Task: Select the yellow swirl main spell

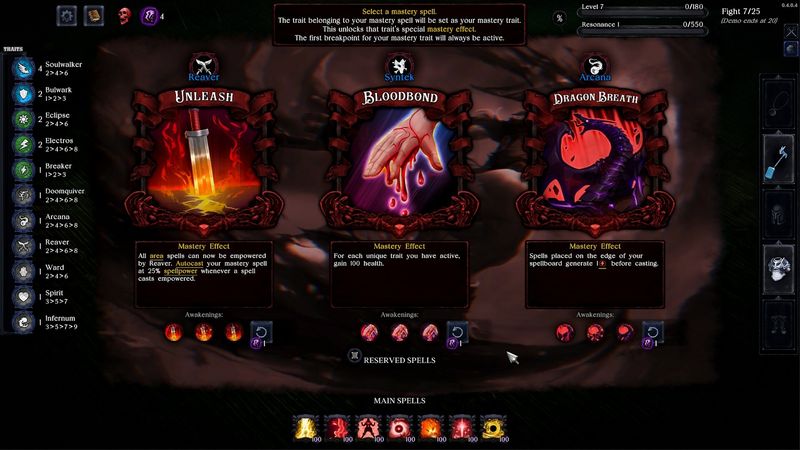Action: 492,429
